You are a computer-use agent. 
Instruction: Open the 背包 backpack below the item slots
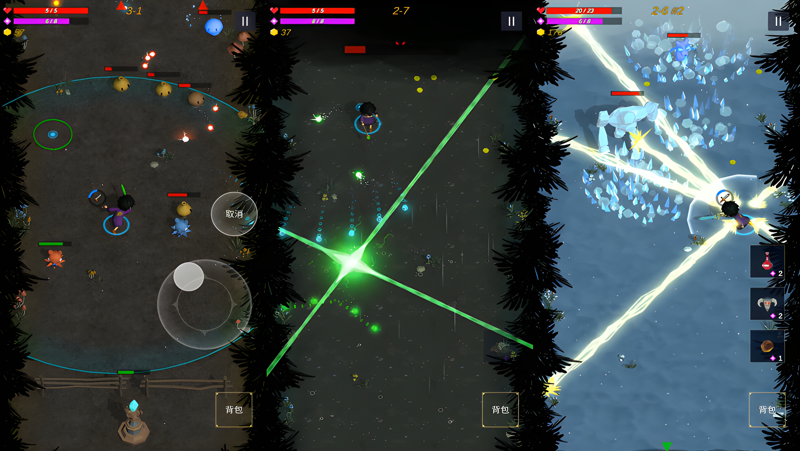click(x=767, y=410)
